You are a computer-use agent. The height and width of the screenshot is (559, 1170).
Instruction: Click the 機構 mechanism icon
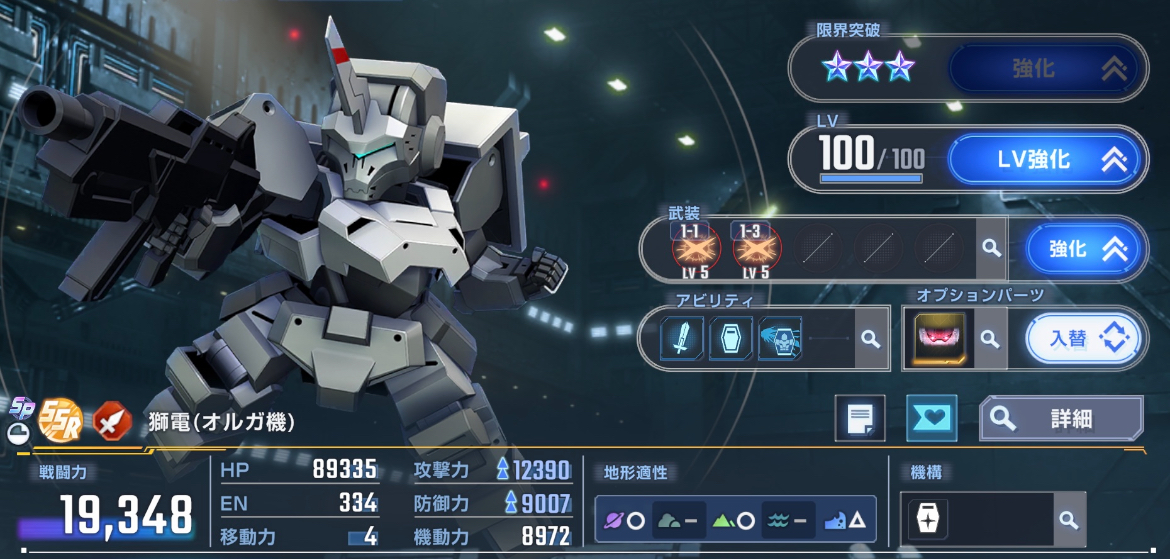926,520
